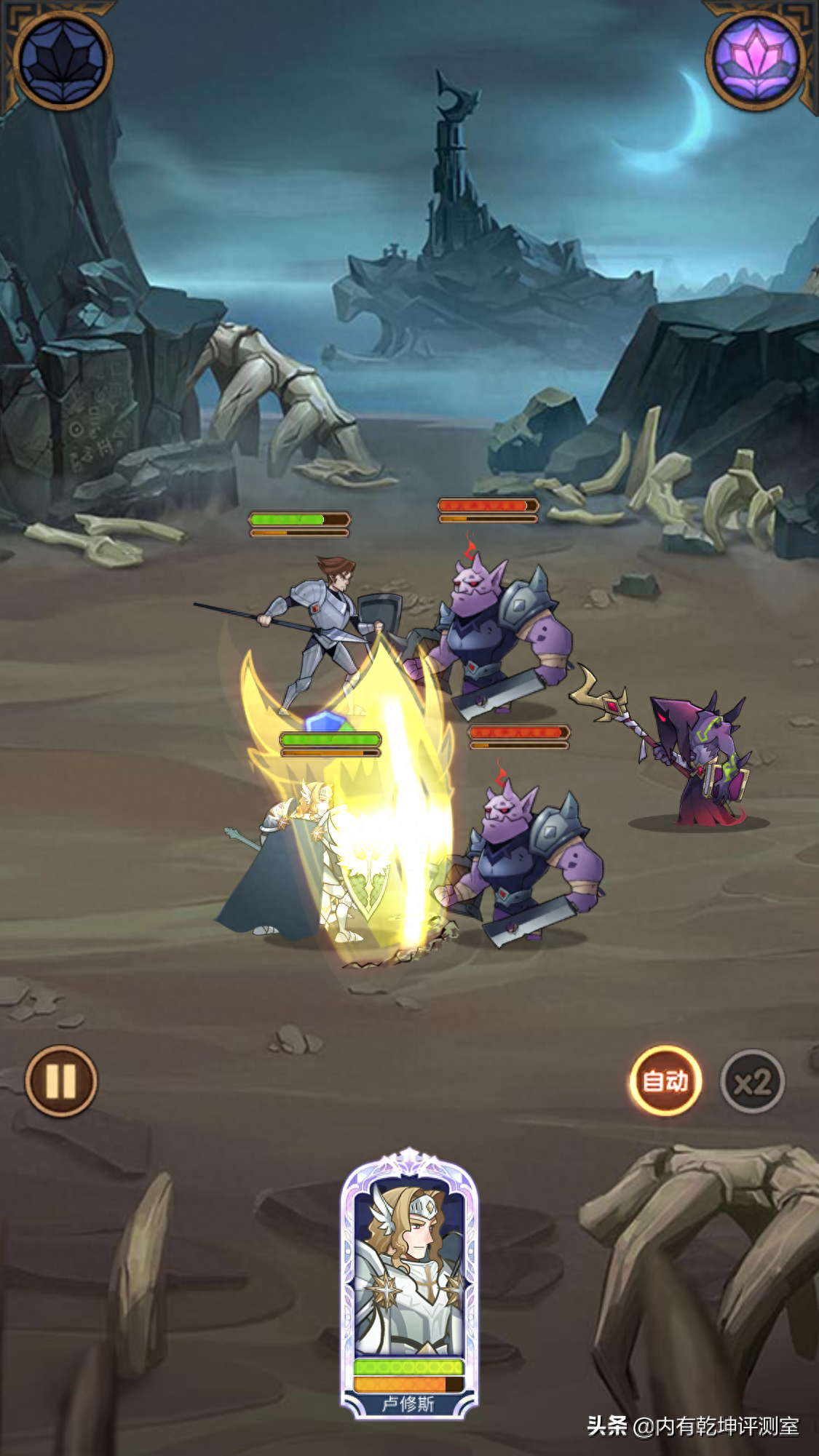Enable x2 battle speed
819x1456 pixels.
752,1082
